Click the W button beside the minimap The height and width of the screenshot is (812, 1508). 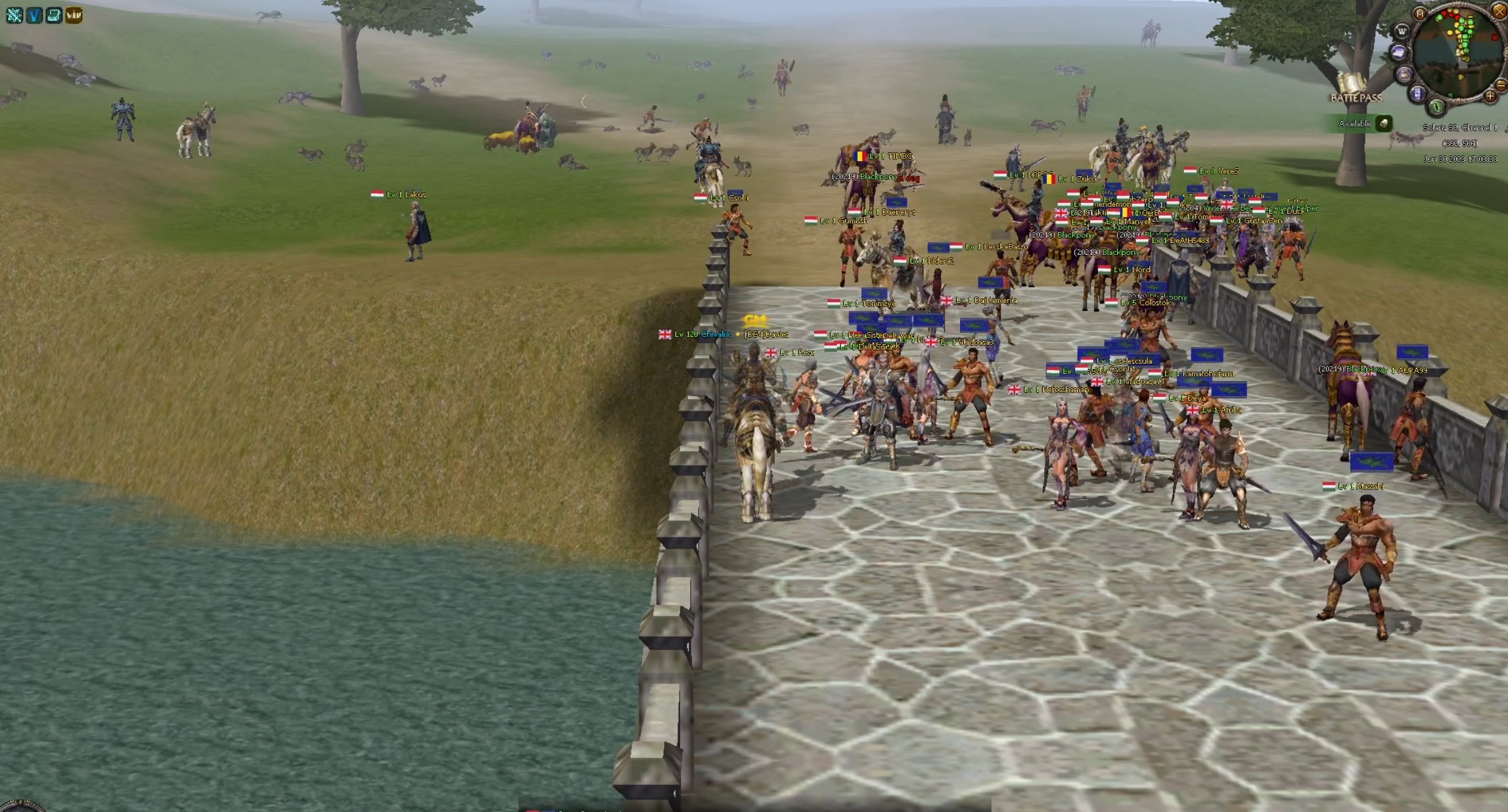pyautogui.click(x=1402, y=31)
